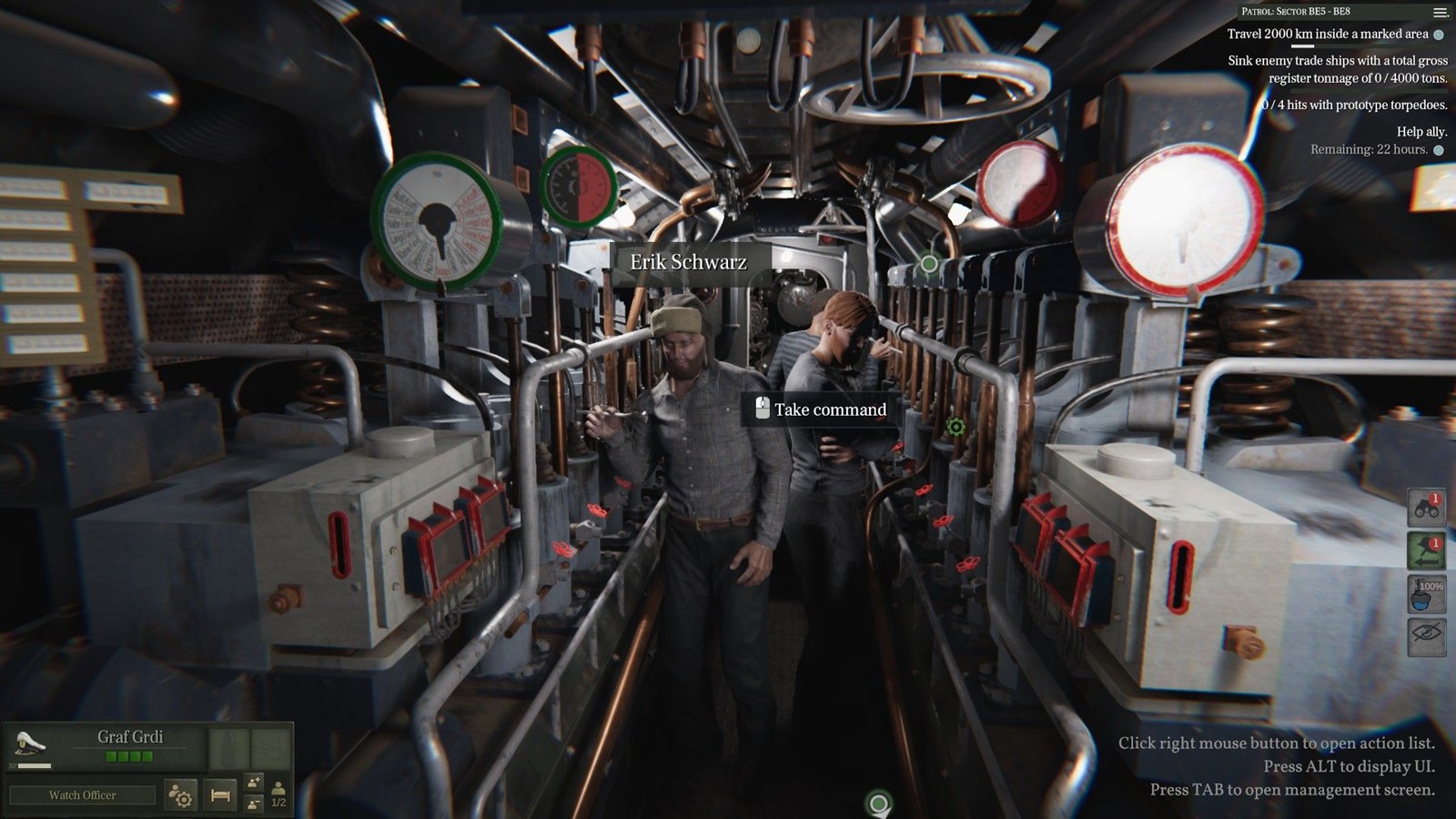Toggle the crossed-out eye visibility icon
The image size is (1456, 819).
coord(1426,635)
